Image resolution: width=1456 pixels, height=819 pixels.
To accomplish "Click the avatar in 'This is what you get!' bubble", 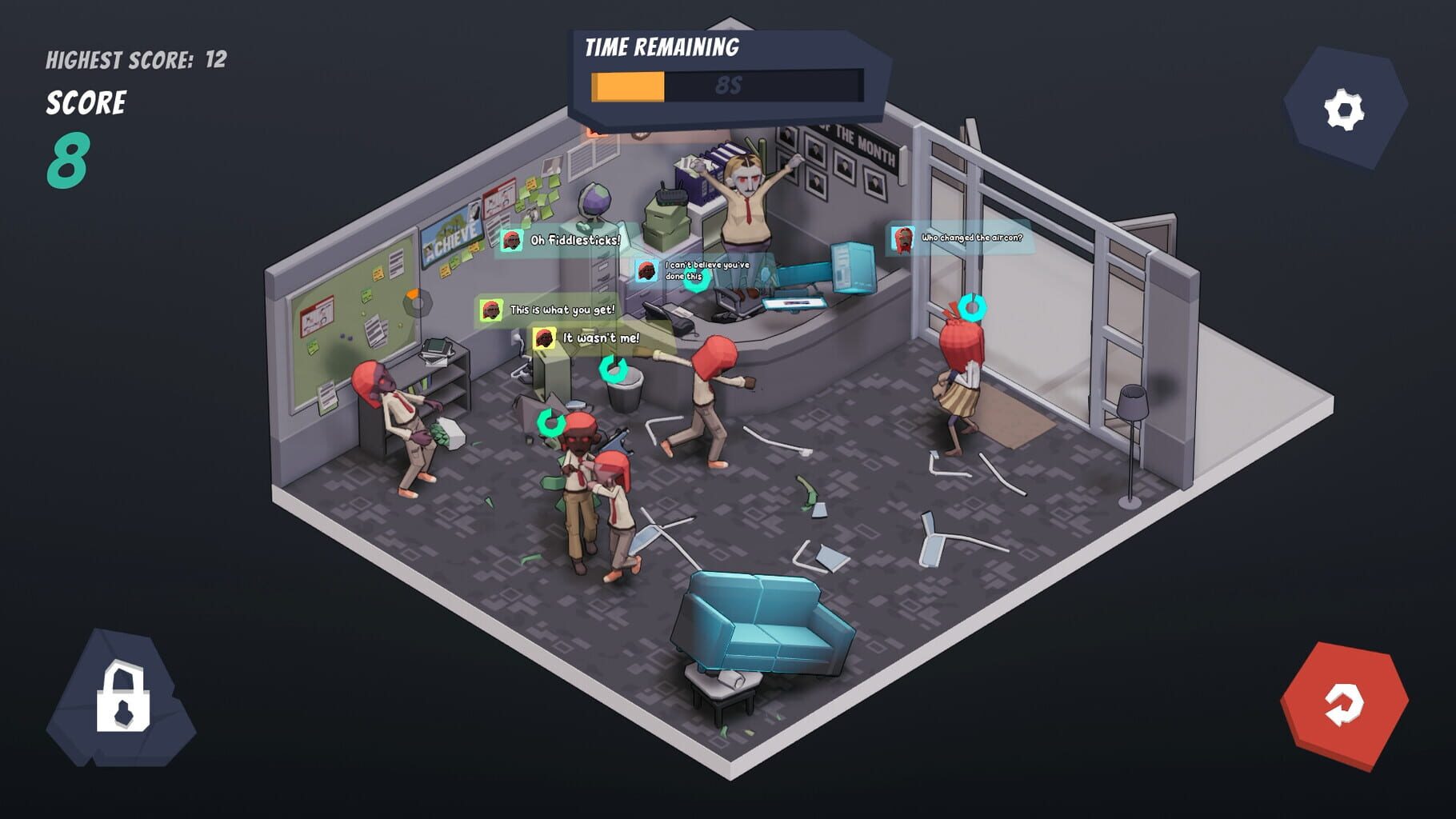I will [490, 310].
